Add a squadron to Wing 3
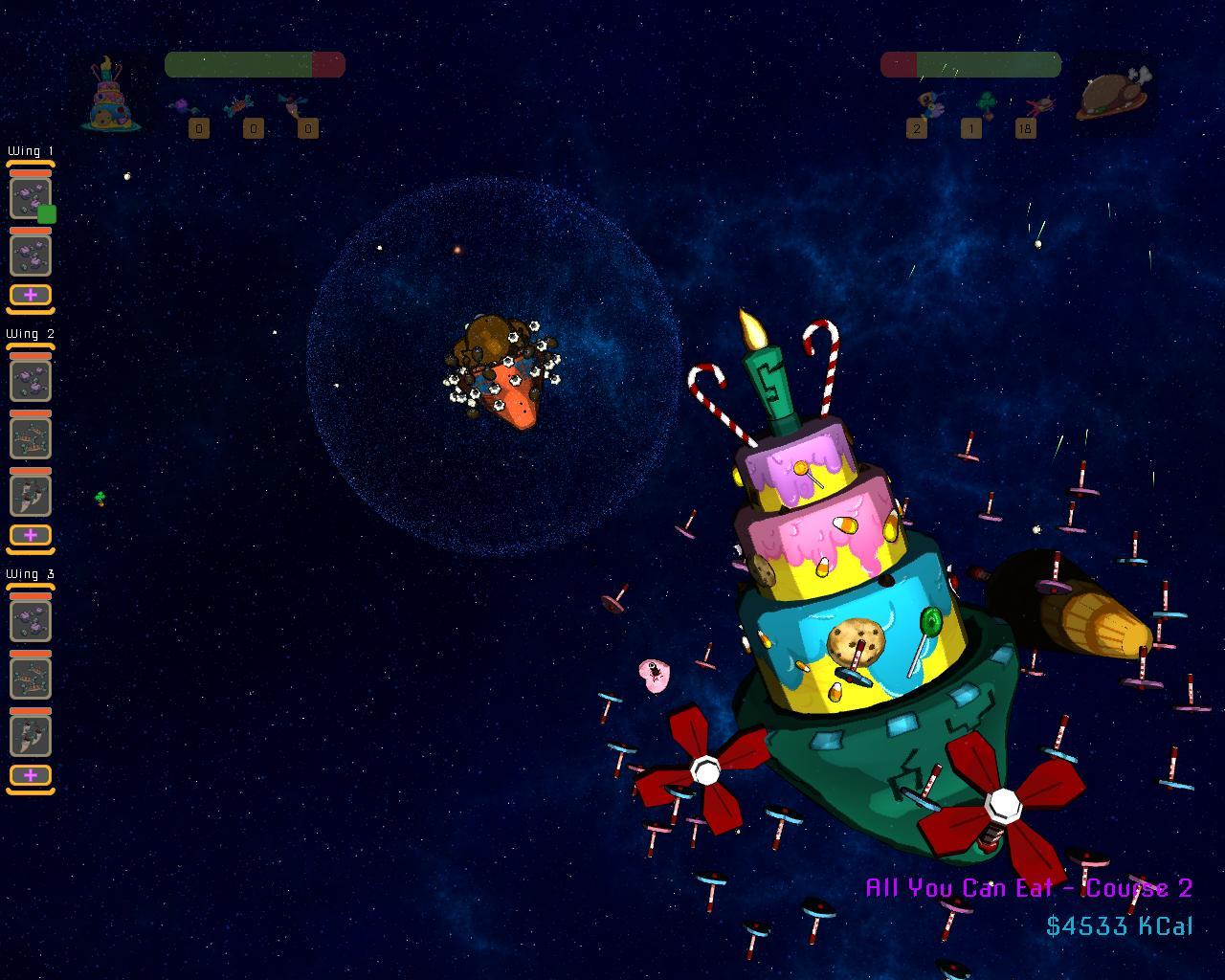The image size is (1225, 980). point(31,775)
